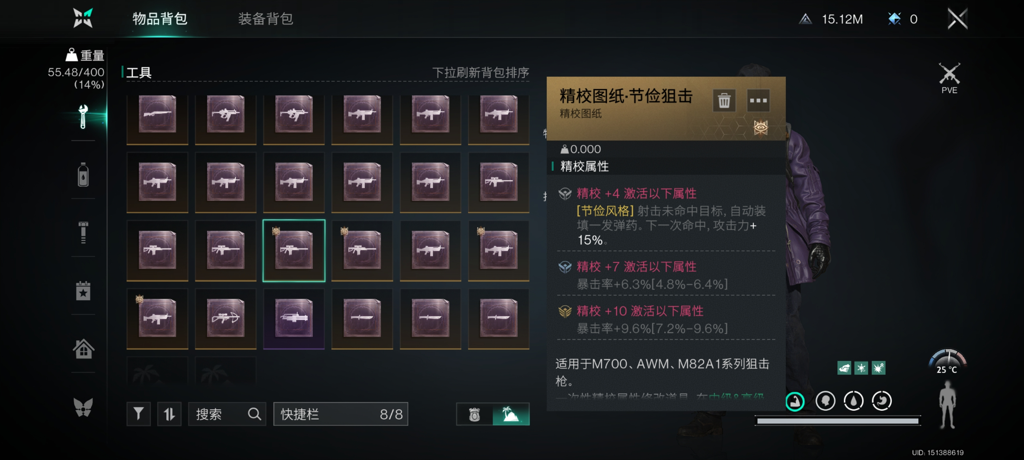Open the 快捷栏 quick bar selector
1024x460 pixels.
tap(340, 414)
